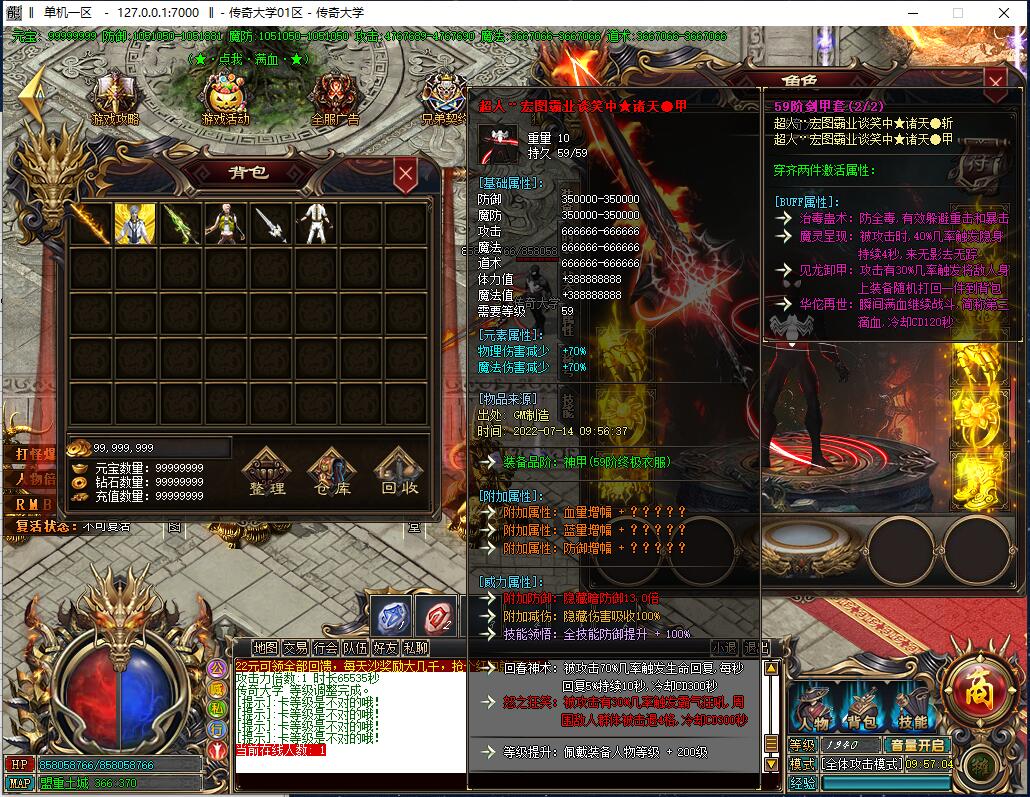Close the character panel with red X

995,81
